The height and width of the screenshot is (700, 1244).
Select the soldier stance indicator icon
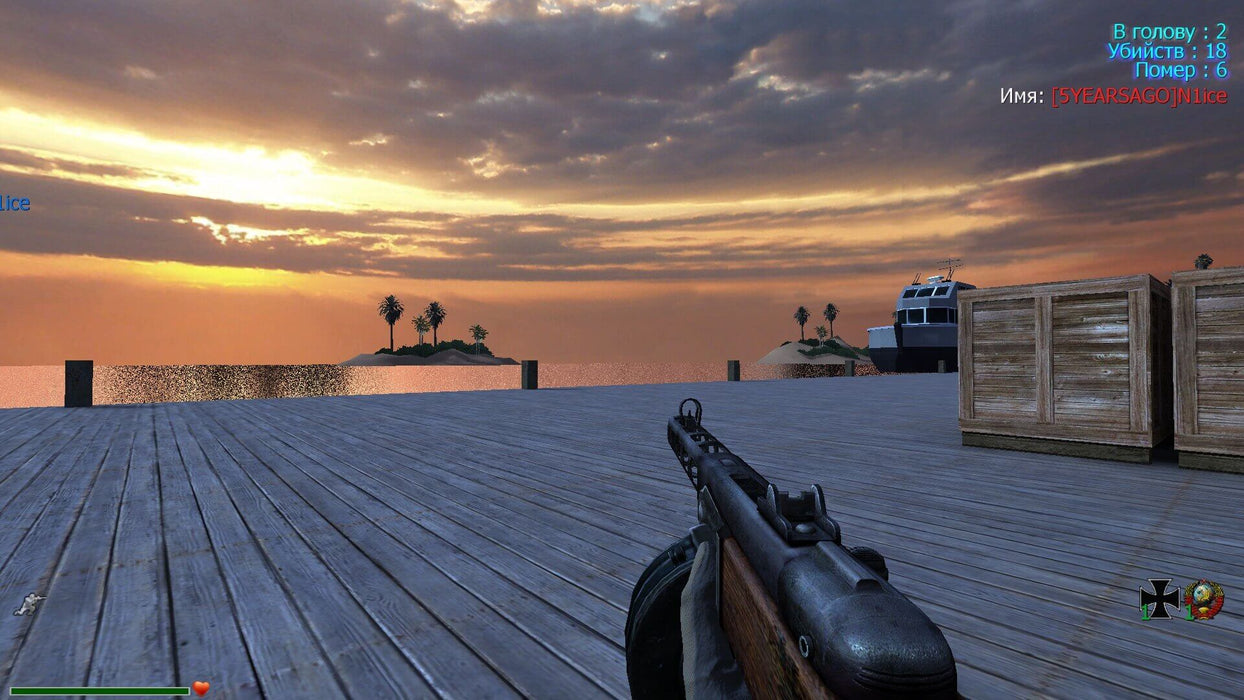pyautogui.click(x=30, y=604)
